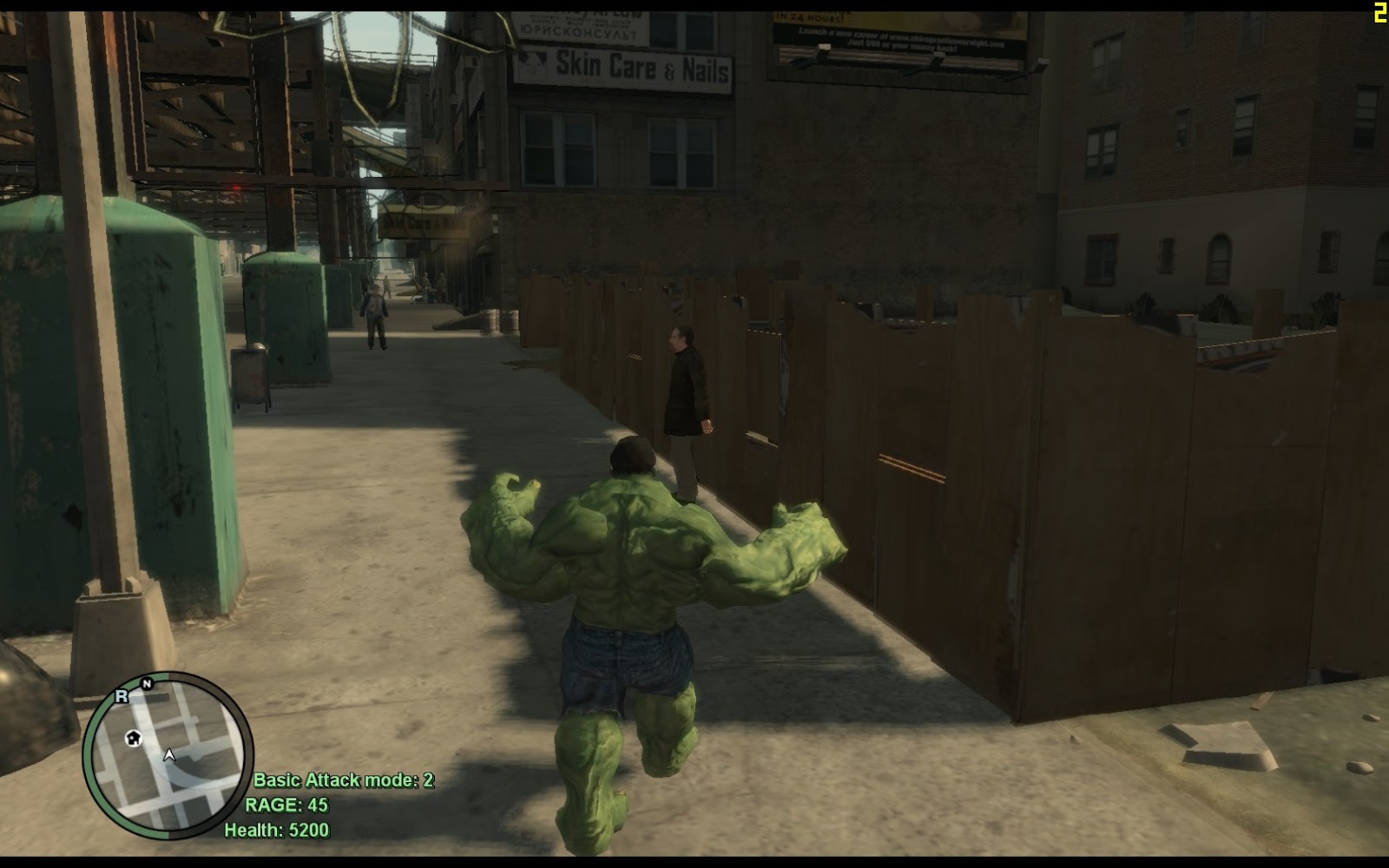1389x868 pixels.
Task: Click the white player arrow on the minimap
Action: point(169,756)
